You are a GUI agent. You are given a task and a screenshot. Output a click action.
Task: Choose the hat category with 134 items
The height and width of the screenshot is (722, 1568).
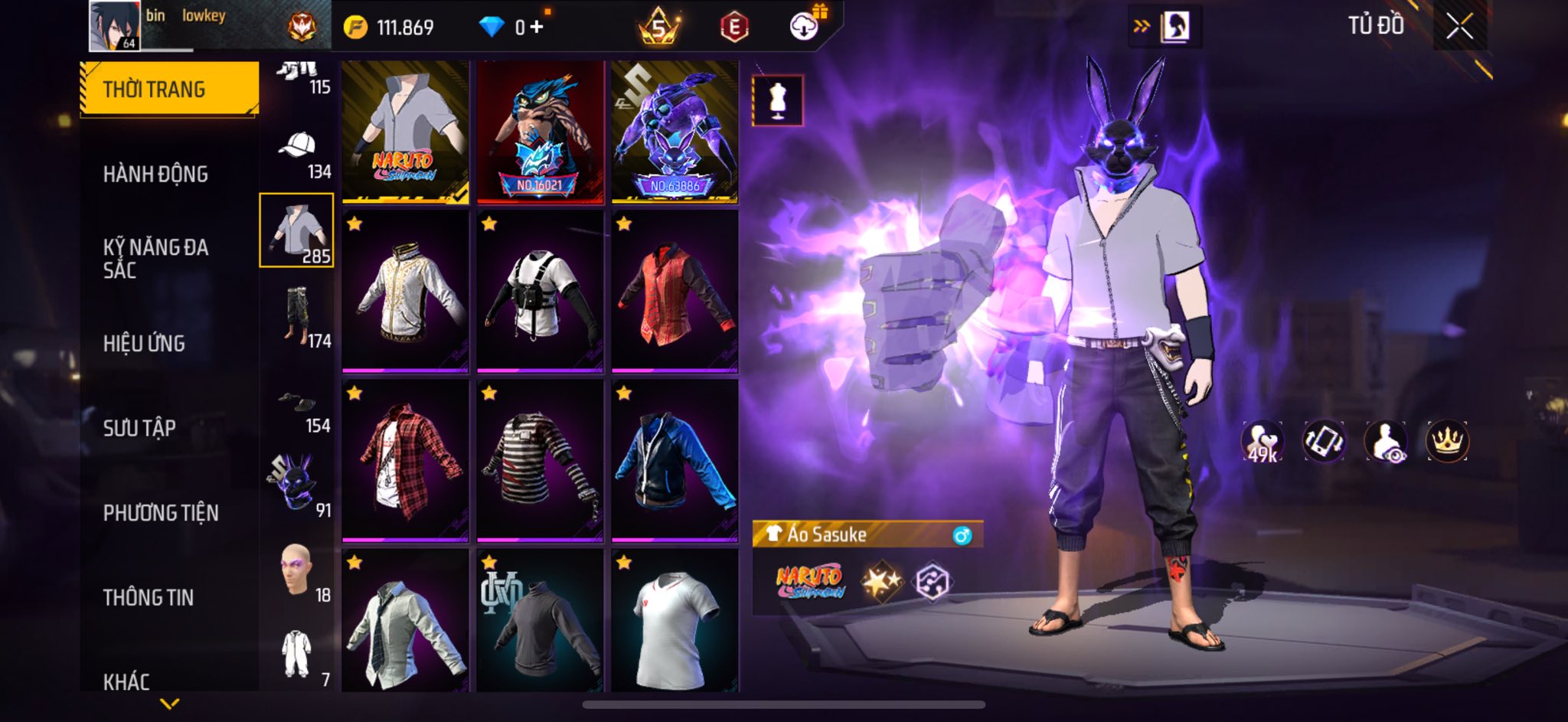[x=298, y=153]
